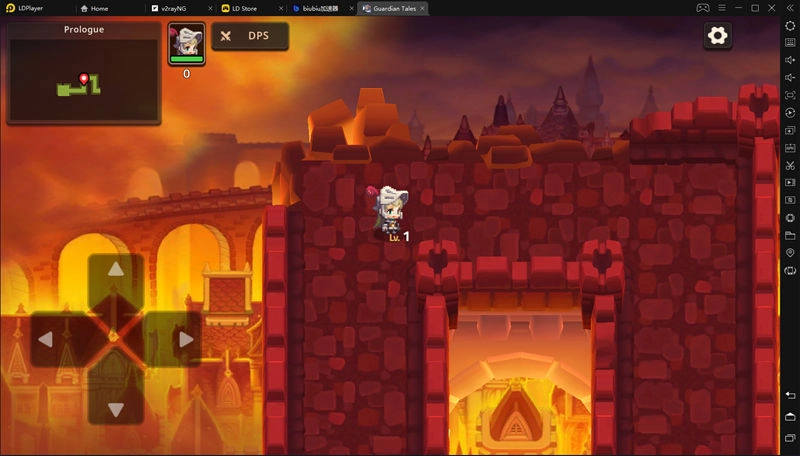Tap the D-pad left arrow
Viewport: 800px width, 456px height.
[x=46, y=340]
